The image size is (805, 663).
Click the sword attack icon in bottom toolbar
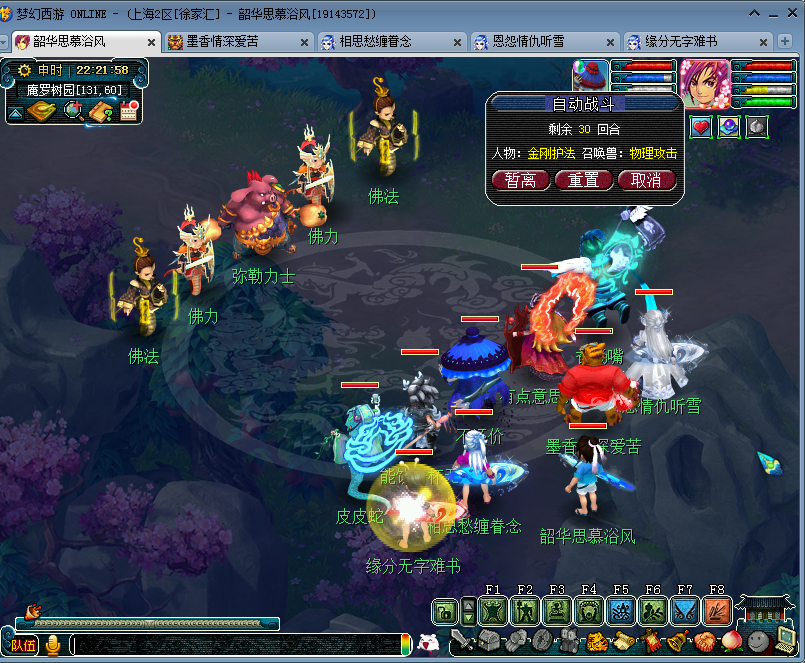coord(462,641)
